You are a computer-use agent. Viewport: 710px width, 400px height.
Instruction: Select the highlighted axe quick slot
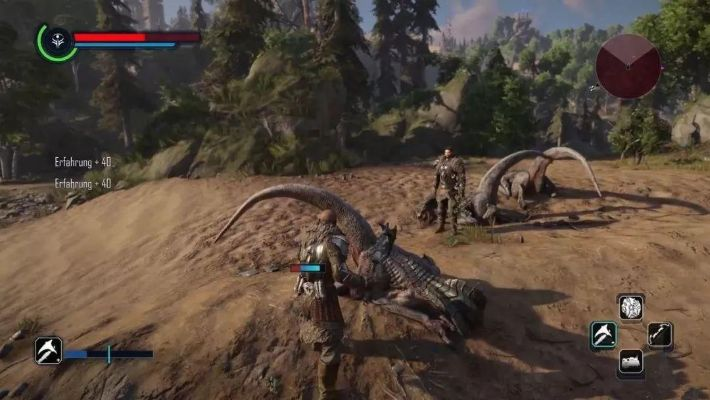603,334
